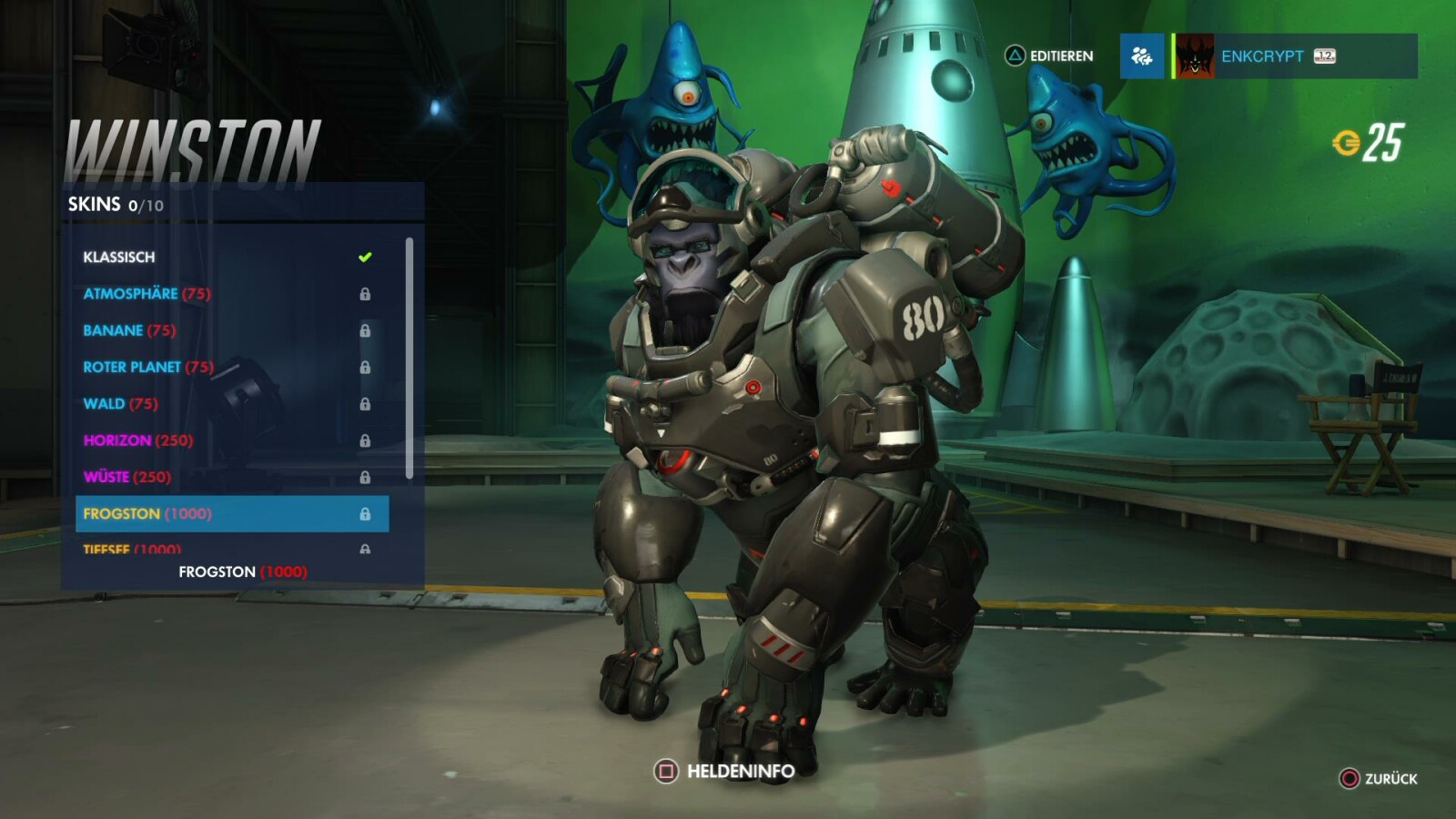Click the square button icon beside Heldeninfo
1456x819 pixels.
point(665,769)
